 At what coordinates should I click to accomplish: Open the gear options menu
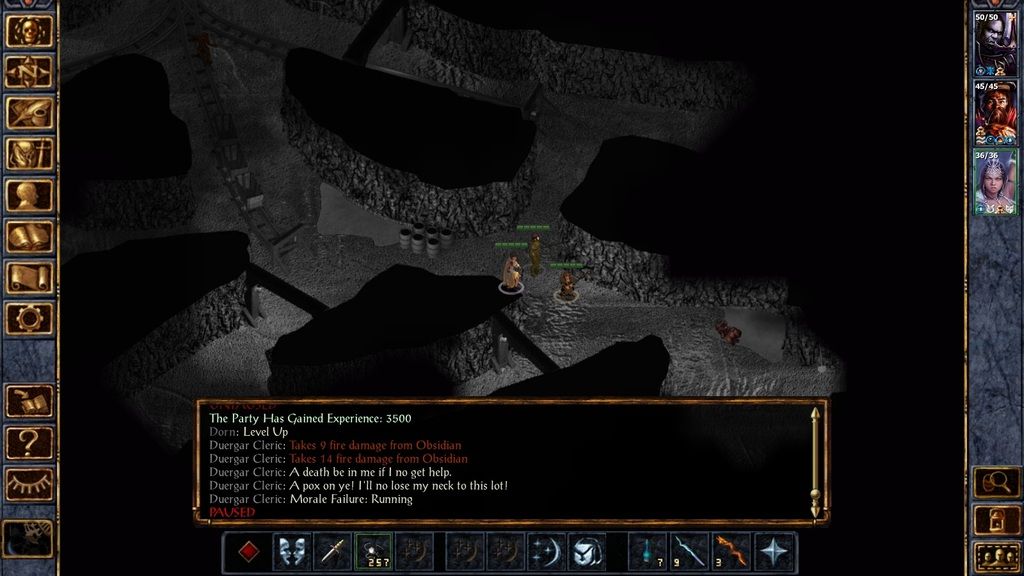(29, 318)
